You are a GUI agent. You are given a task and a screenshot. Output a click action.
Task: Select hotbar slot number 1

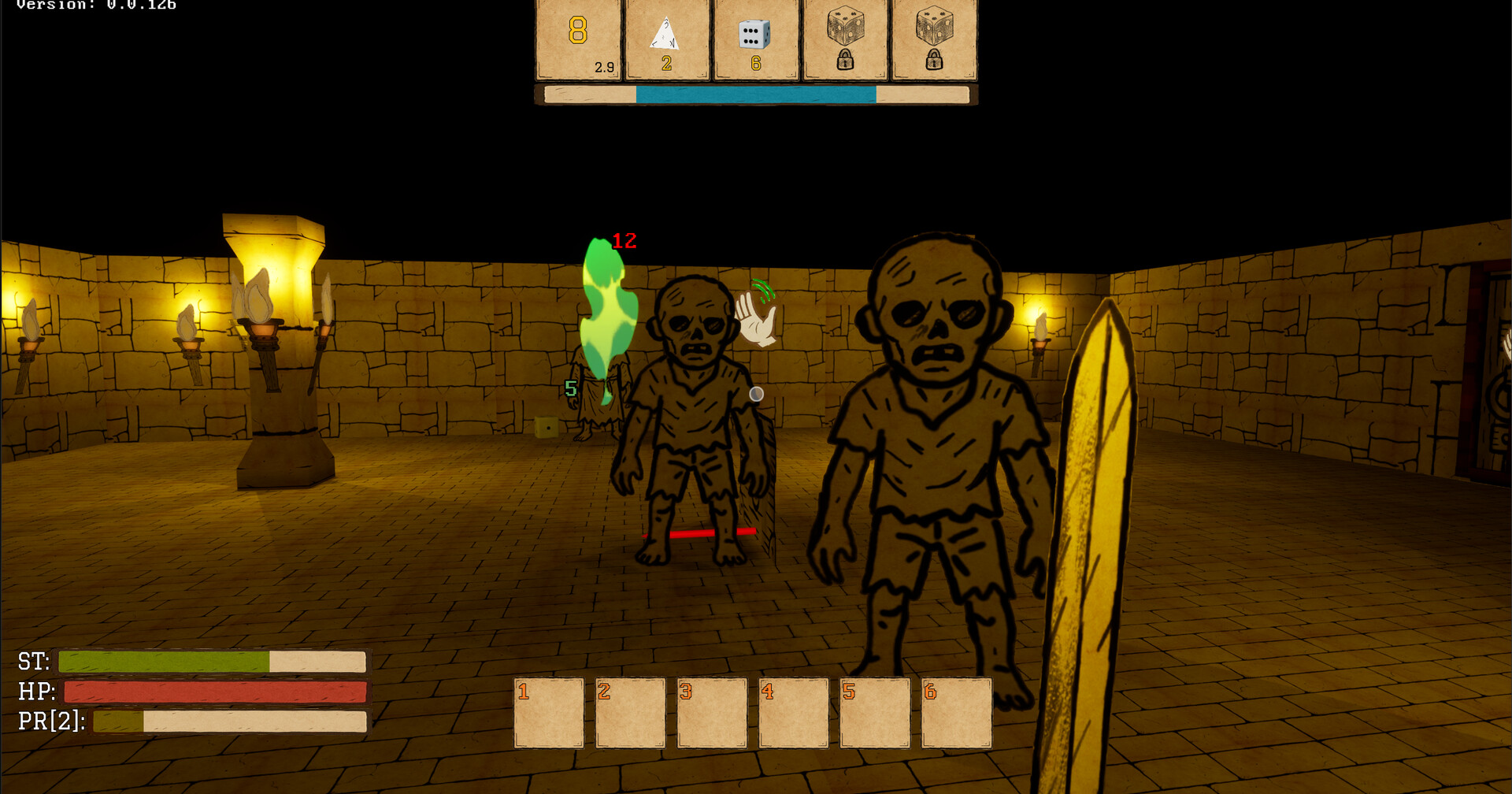pyautogui.click(x=549, y=713)
